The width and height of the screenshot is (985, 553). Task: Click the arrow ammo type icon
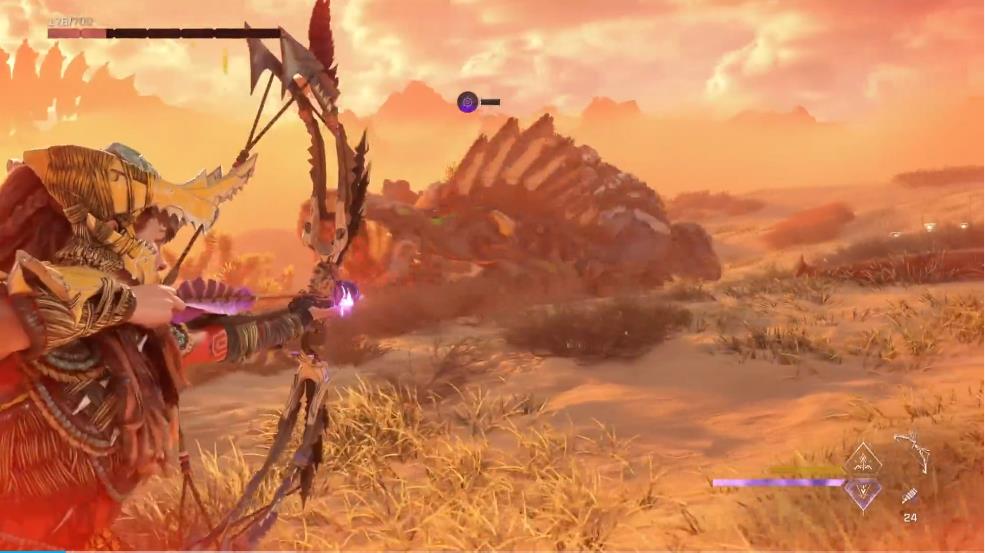[x=909, y=496]
